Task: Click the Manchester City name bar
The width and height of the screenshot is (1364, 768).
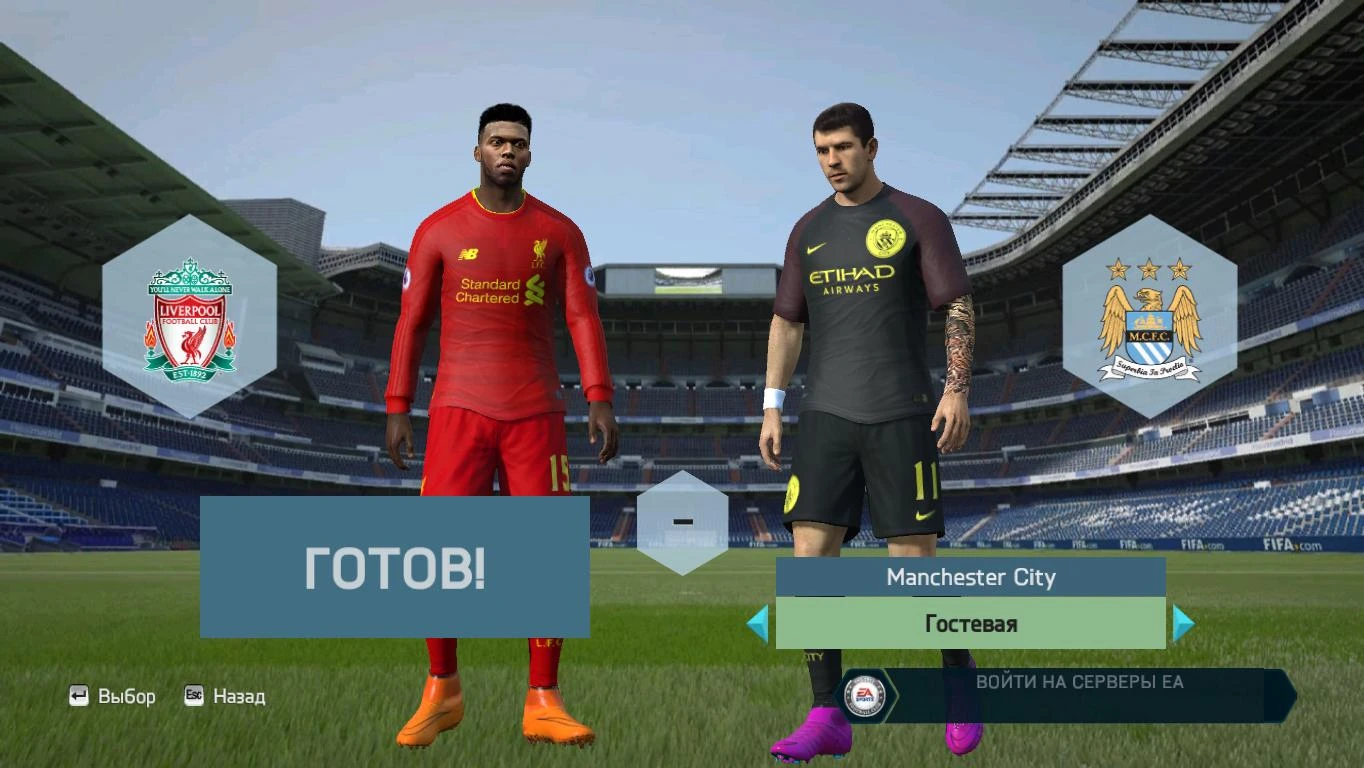Action: tap(972, 577)
